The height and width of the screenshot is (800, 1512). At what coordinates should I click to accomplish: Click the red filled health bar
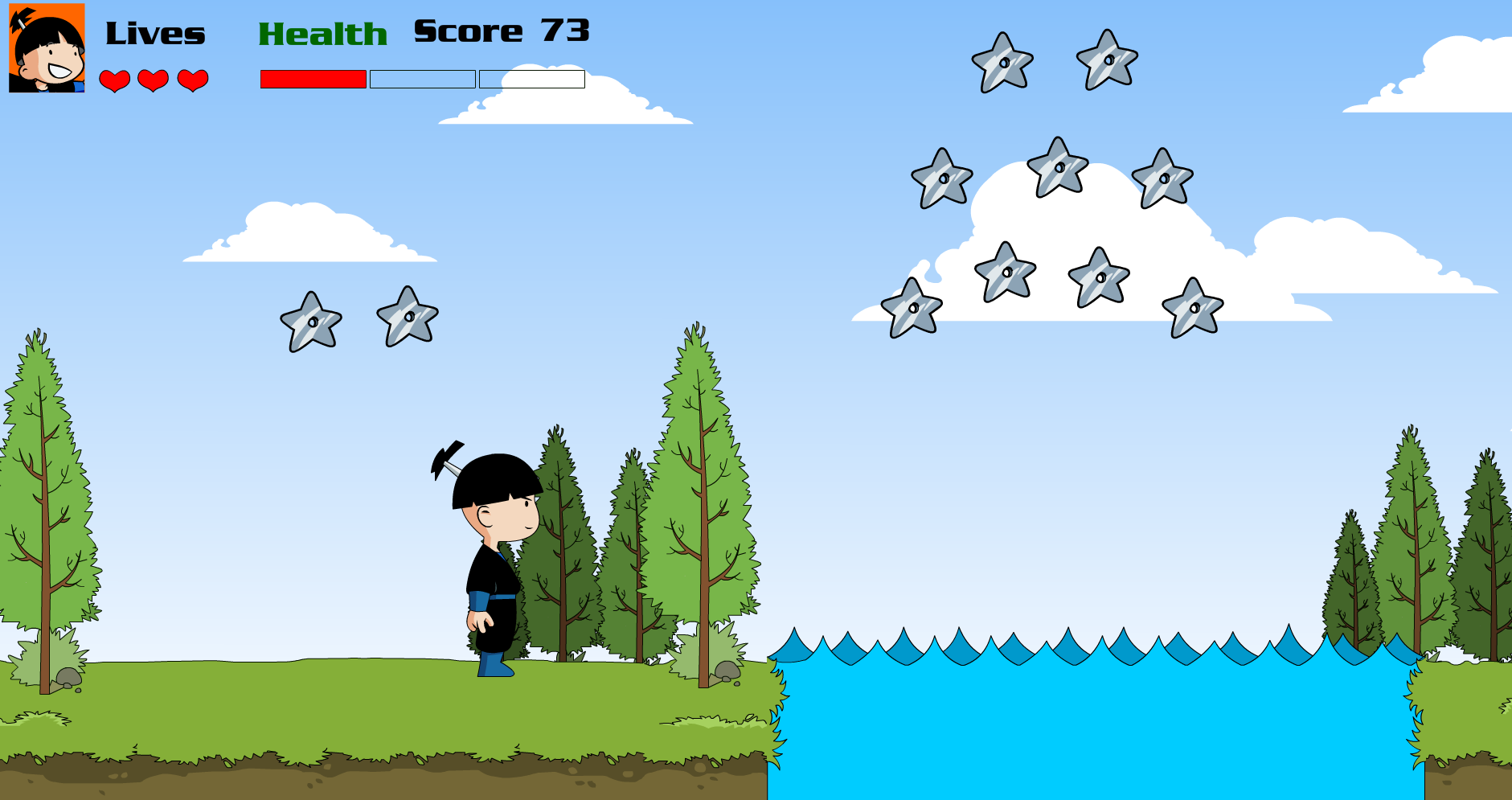click(313, 80)
